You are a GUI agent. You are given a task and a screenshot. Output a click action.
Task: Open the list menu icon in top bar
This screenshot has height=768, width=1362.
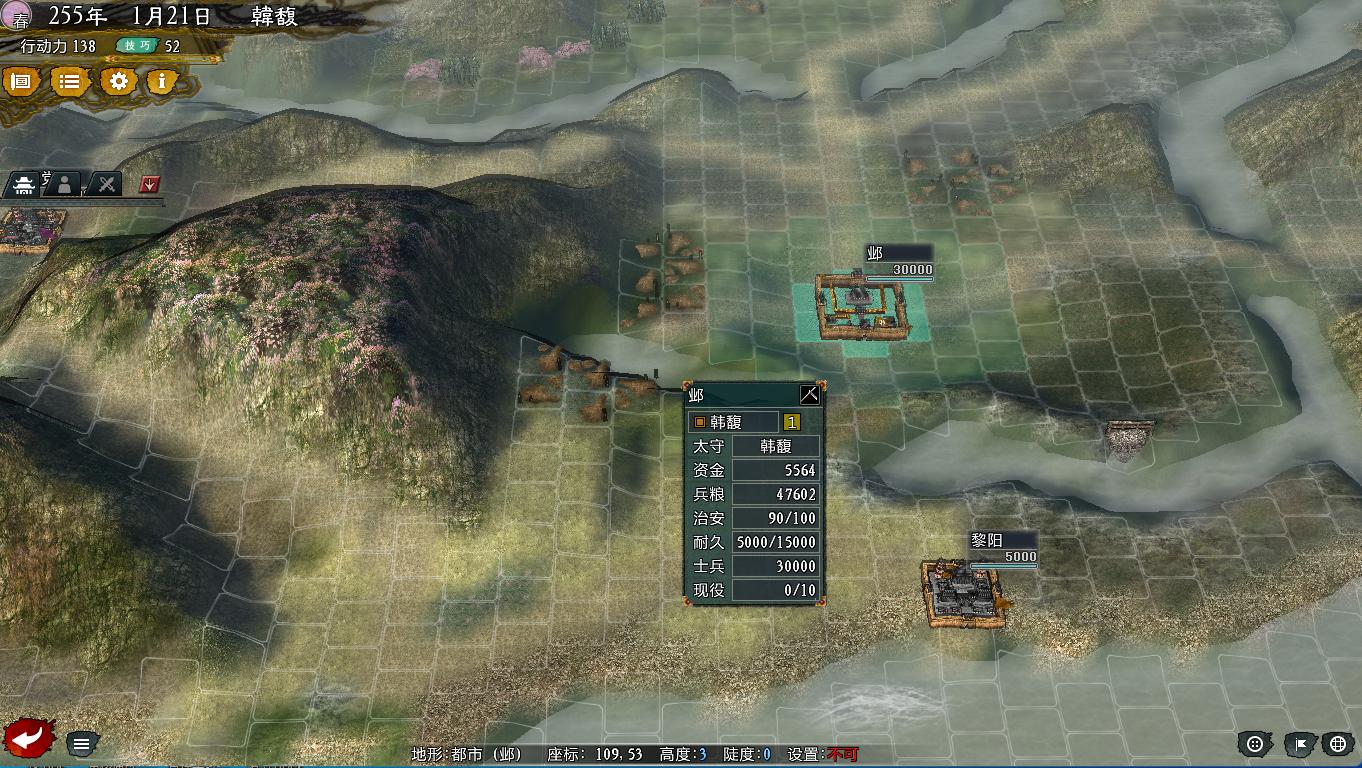pos(69,82)
